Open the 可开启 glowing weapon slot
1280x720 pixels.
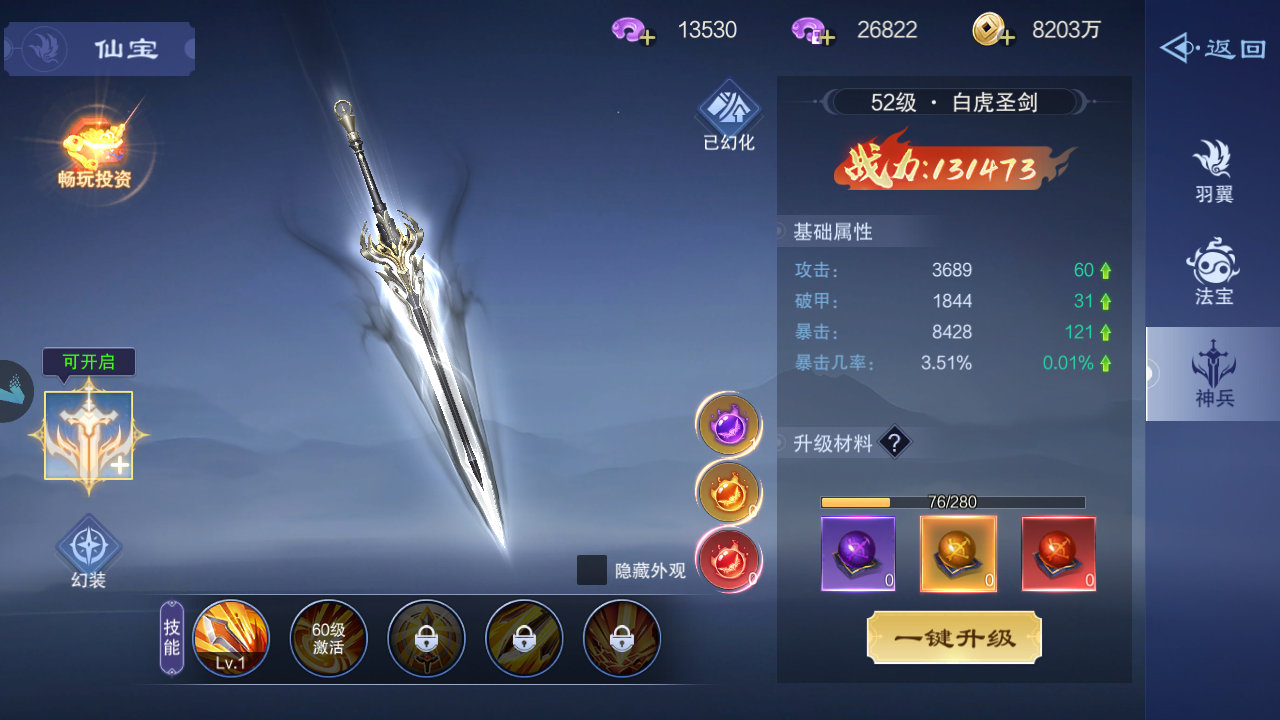88,436
